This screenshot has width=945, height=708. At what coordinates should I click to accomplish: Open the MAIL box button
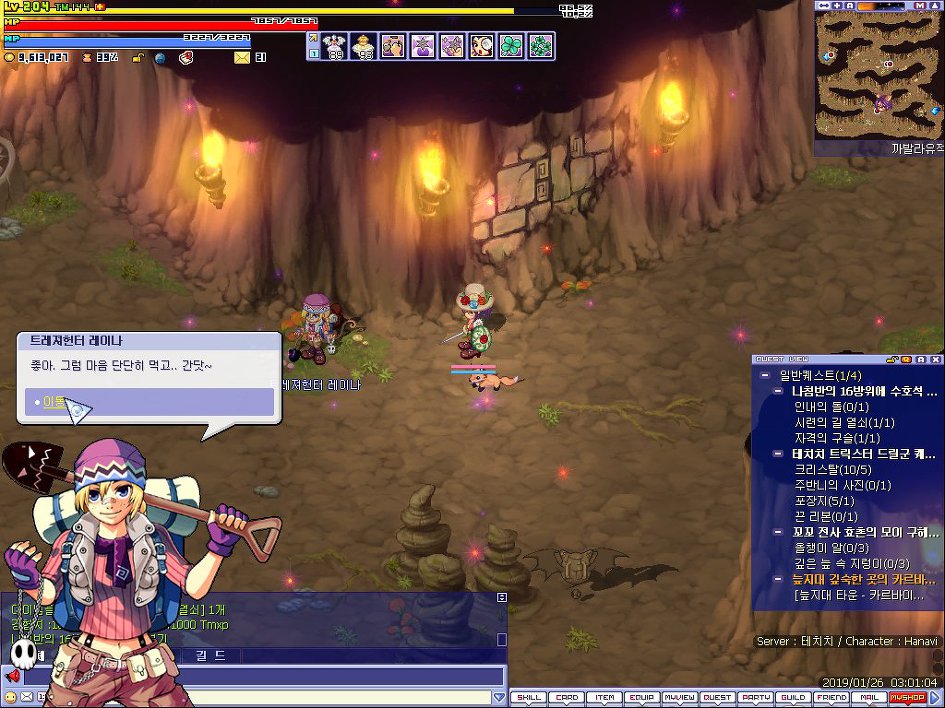coord(869,697)
